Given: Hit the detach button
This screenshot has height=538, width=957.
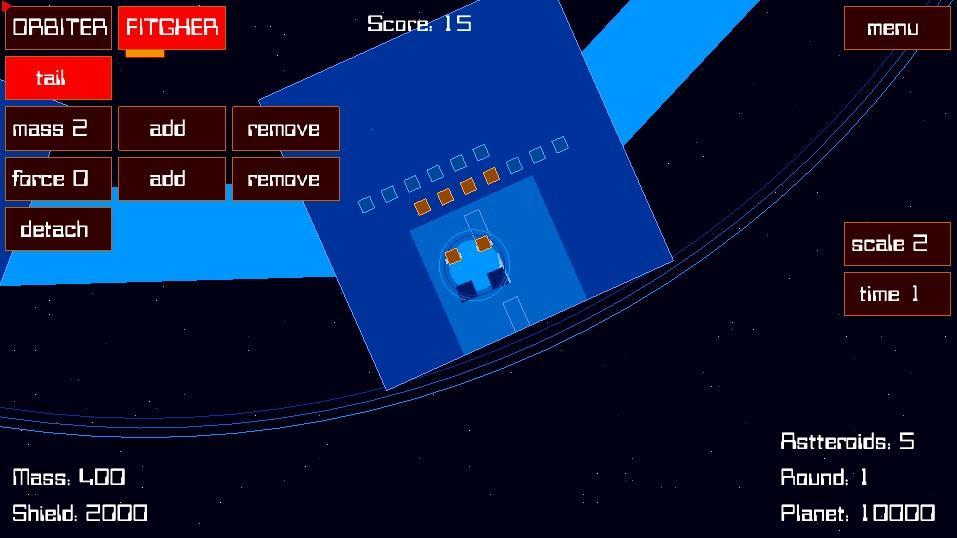Looking at the screenshot, I should tap(58, 230).
